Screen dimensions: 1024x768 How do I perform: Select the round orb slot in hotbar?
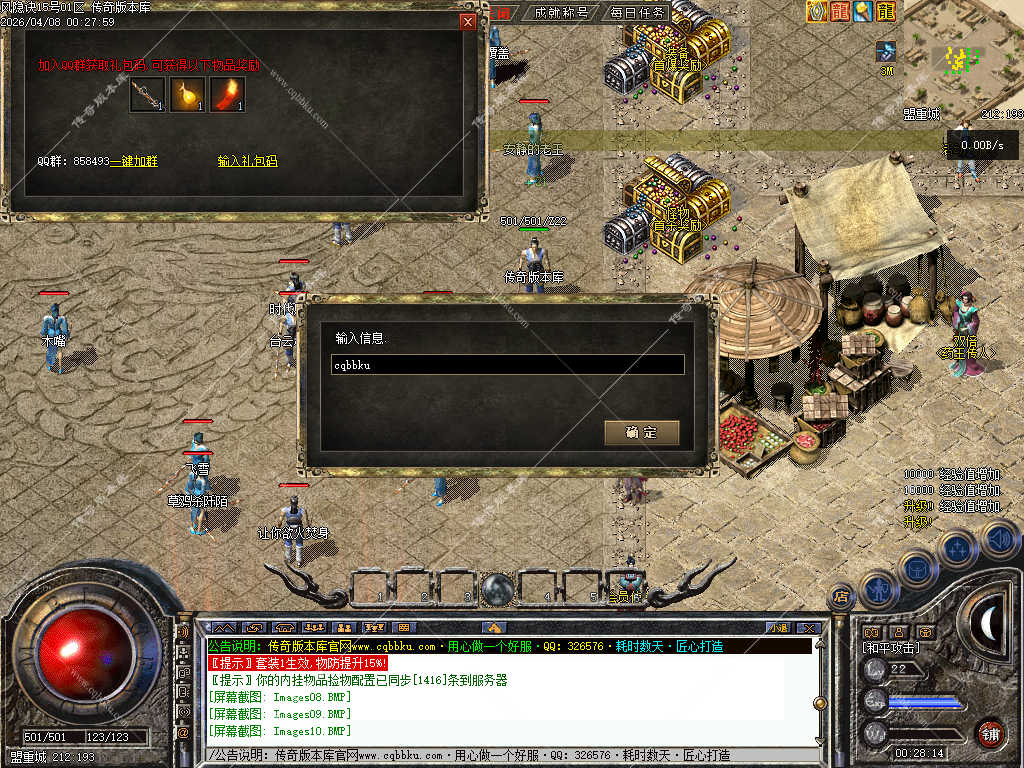click(x=497, y=589)
